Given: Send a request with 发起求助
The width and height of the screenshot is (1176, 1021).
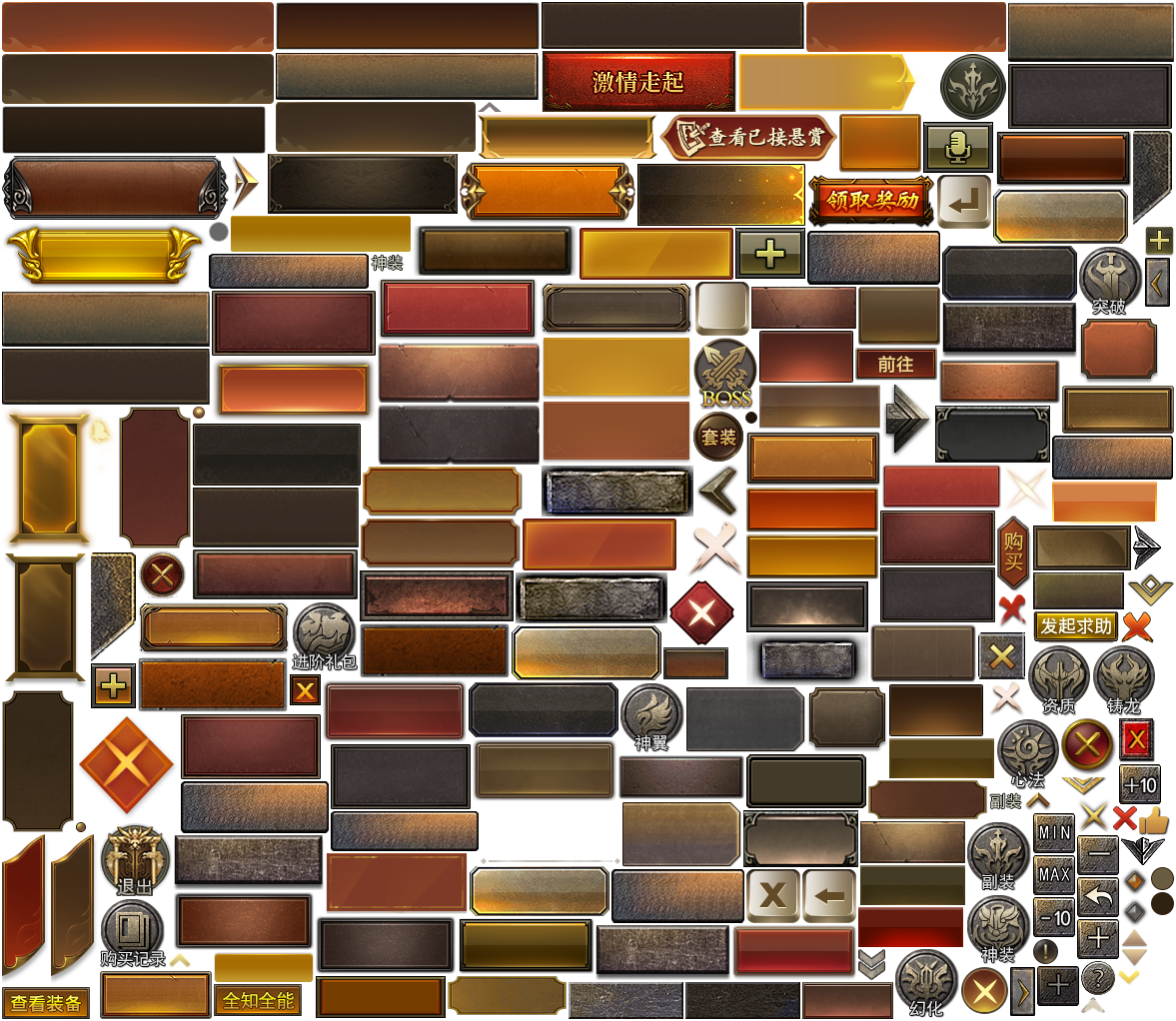Looking at the screenshot, I should tap(1075, 625).
